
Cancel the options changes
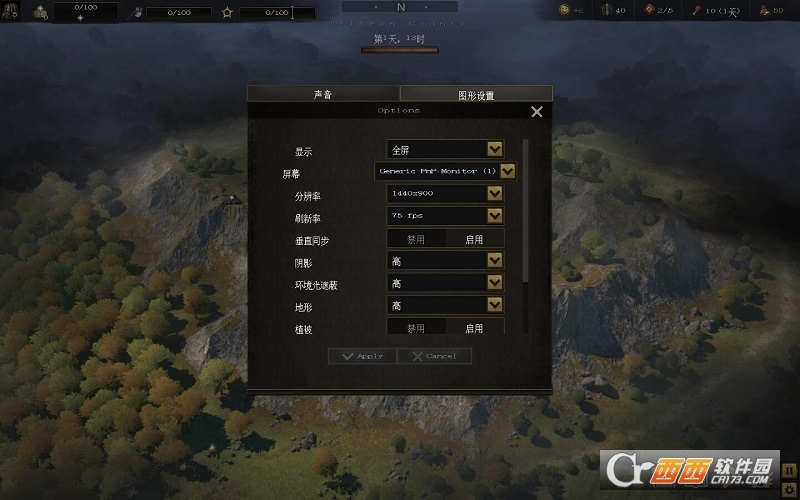pos(434,356)
